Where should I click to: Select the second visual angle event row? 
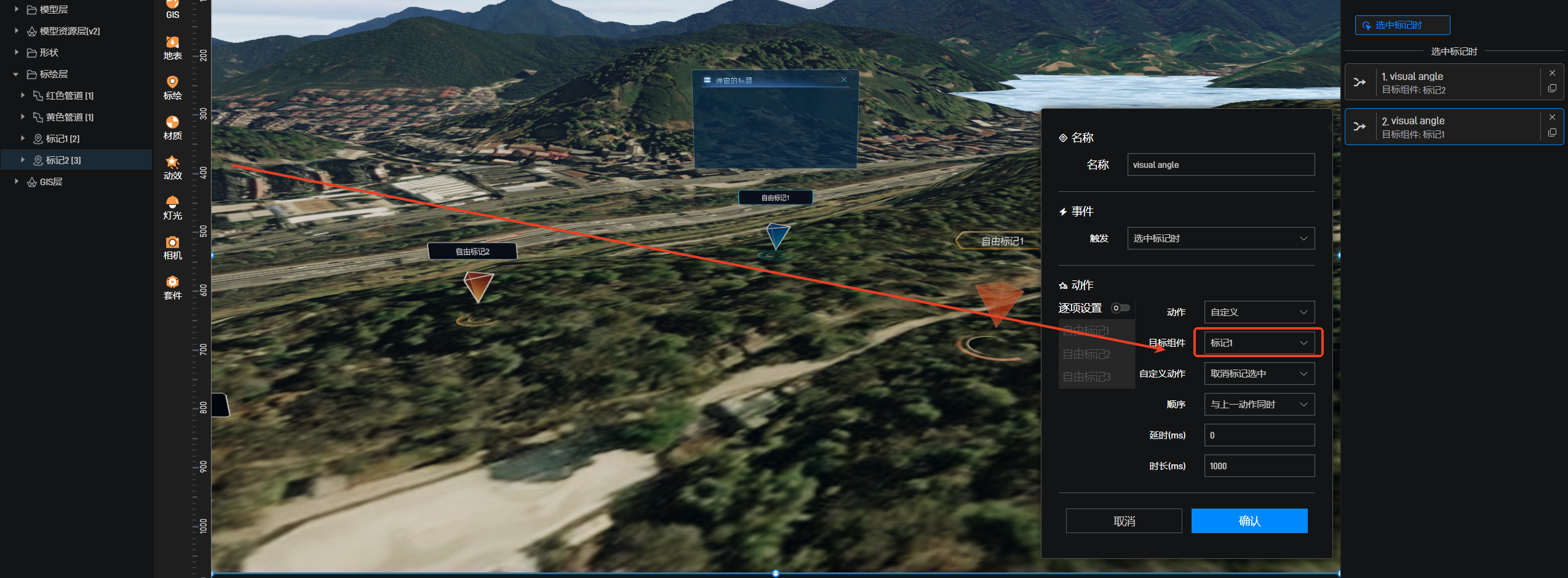[x=1452, y=127]
